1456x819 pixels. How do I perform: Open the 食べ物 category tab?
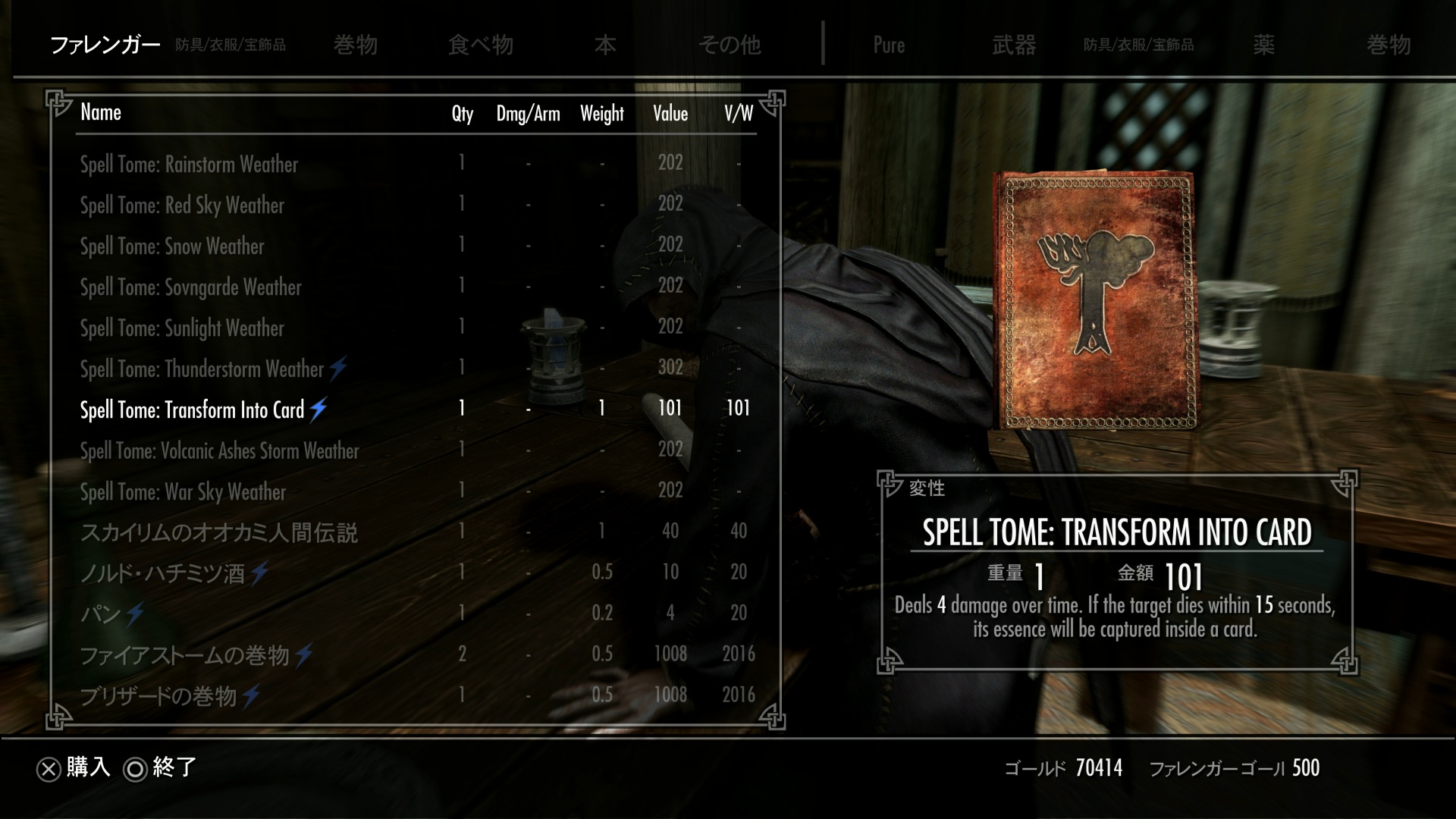click(480, 45)
